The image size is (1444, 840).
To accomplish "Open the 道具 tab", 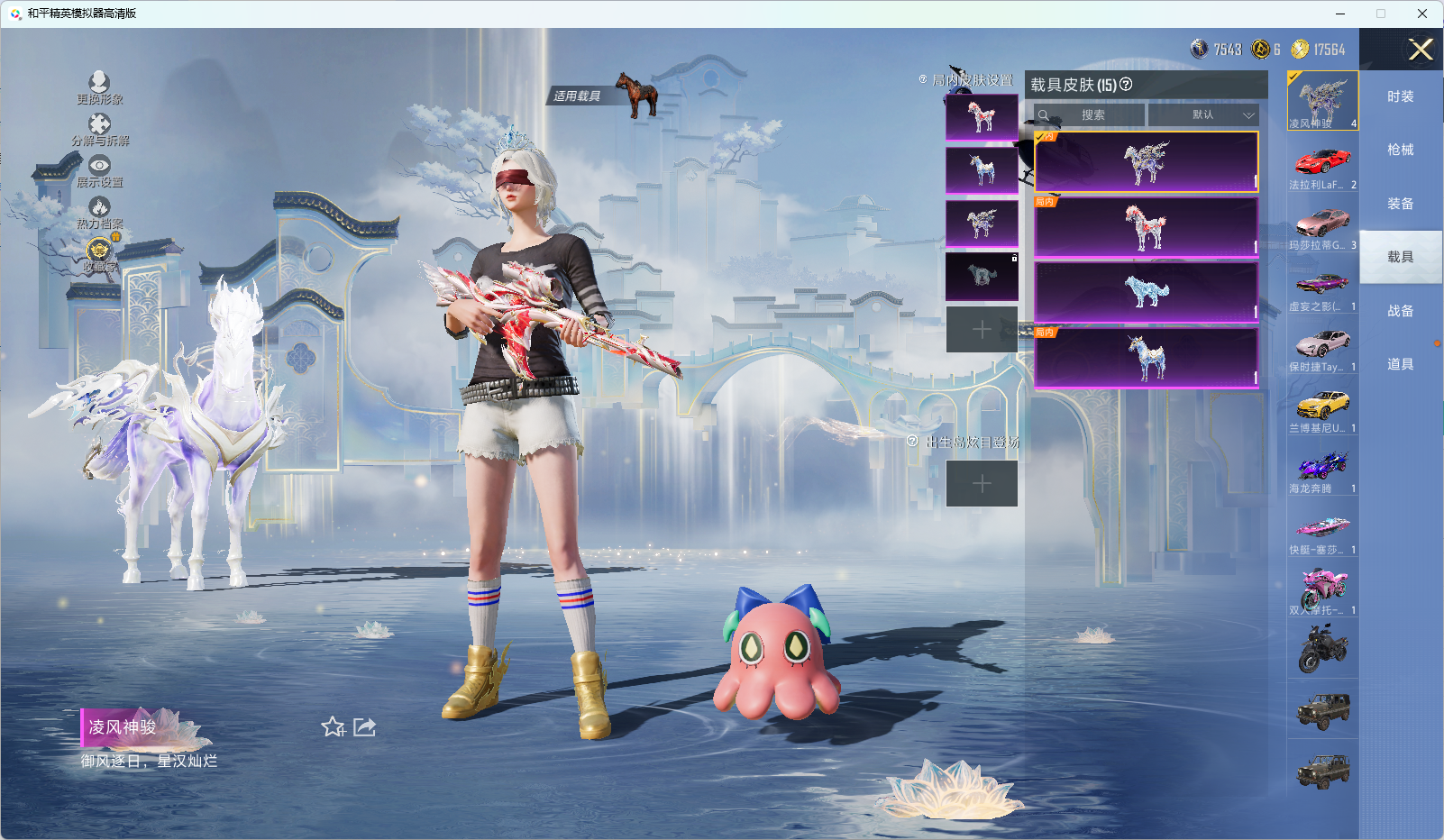I will click(1400, 364).
